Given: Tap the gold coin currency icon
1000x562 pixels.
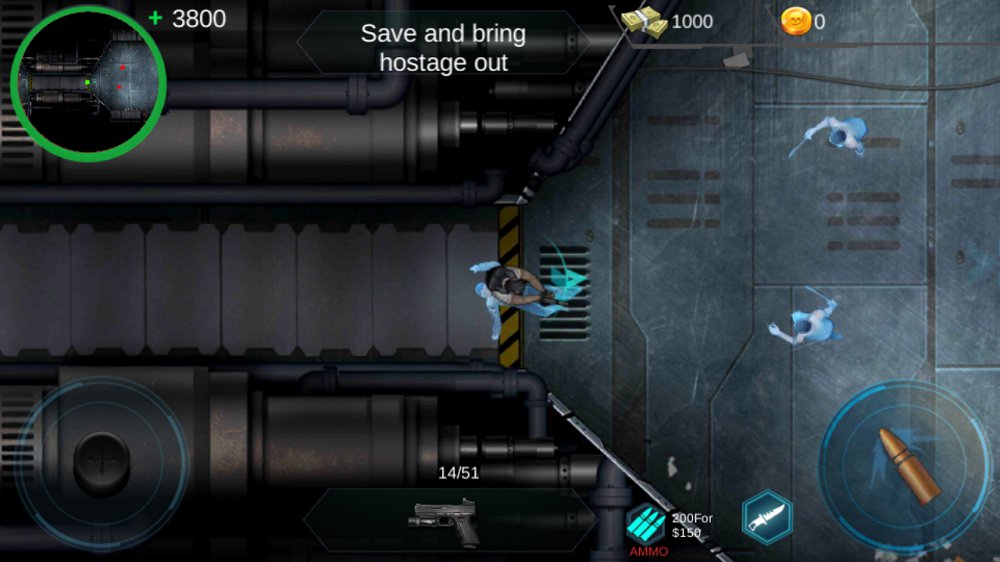Looking at the screenshot, I should coord(796,21).
